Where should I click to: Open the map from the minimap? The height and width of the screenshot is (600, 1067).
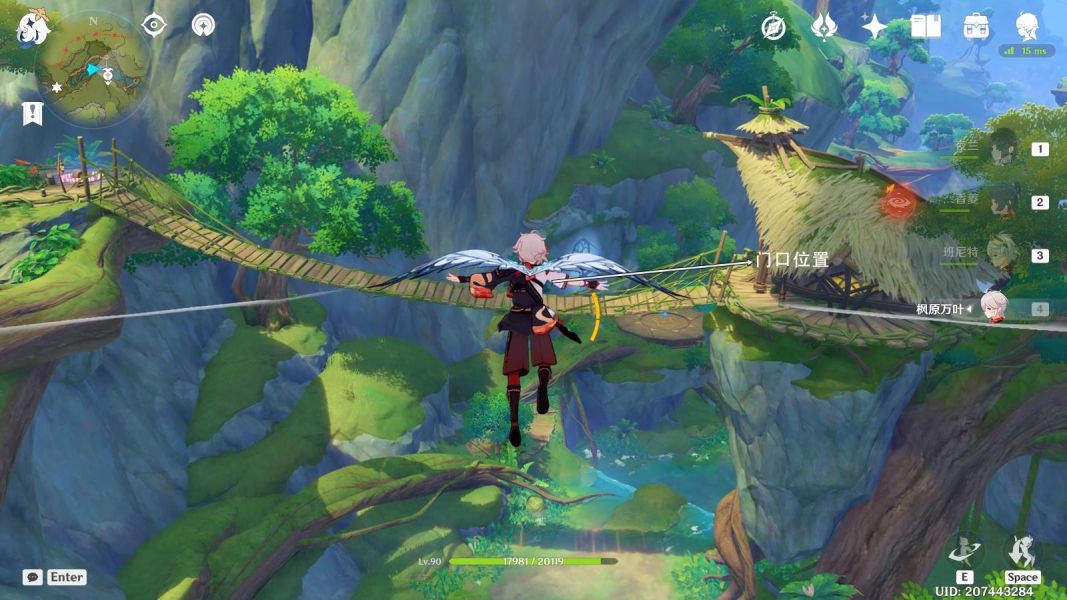tap(93, 70)
